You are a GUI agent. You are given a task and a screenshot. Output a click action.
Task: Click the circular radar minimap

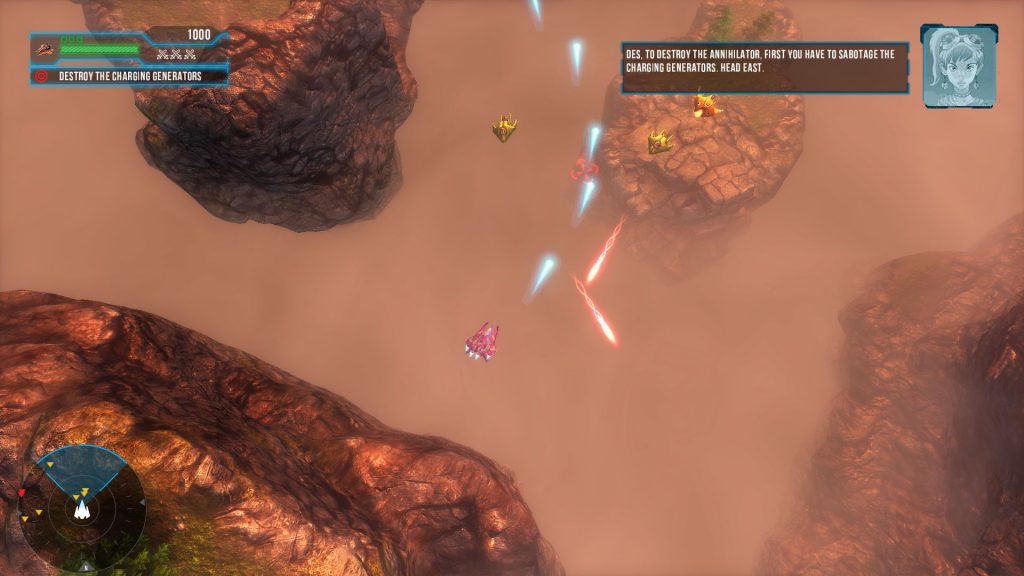point(84,503)
